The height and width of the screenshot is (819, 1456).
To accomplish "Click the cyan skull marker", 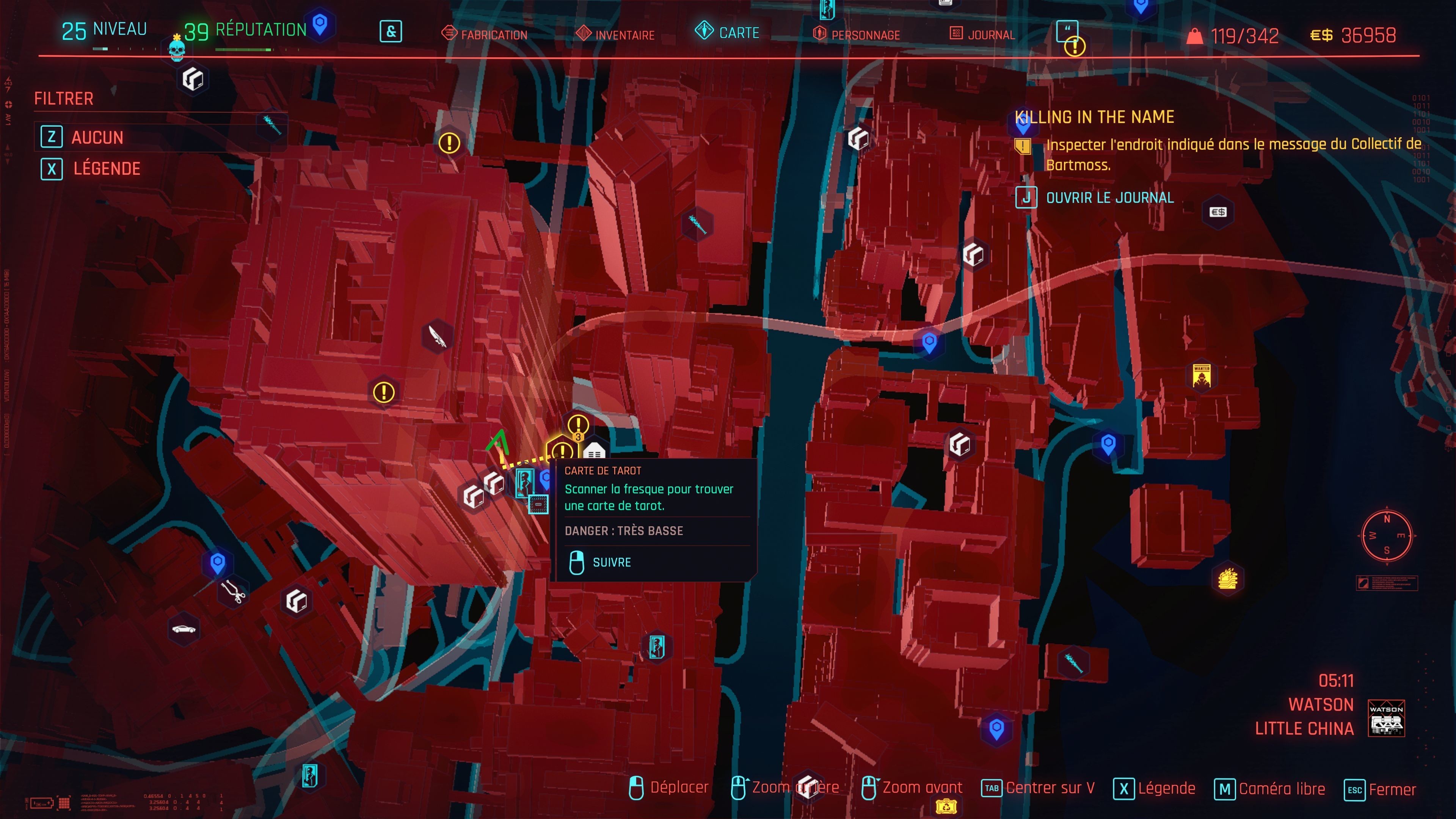I will pos(177,50).
